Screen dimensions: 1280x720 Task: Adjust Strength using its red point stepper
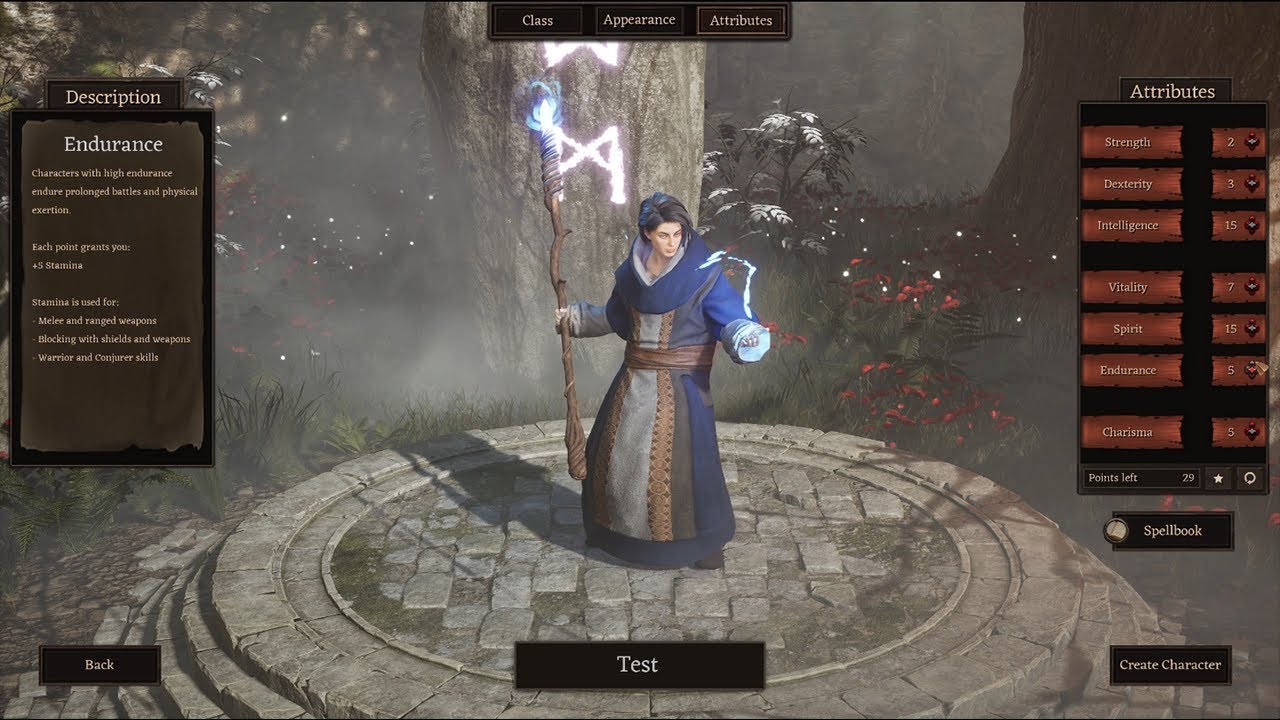pos(1251,142)
